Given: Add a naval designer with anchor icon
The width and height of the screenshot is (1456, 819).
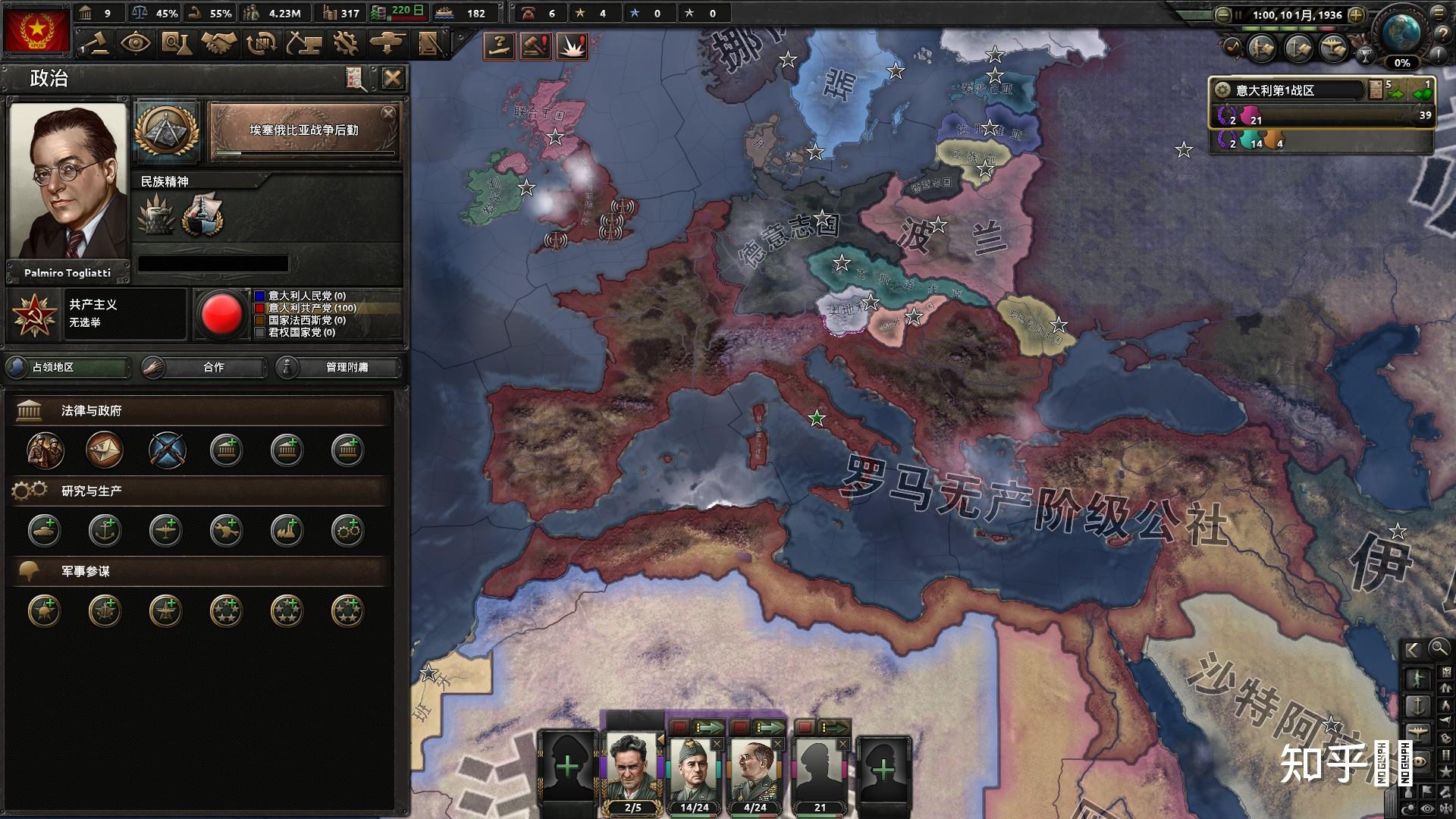Looking at the screenshot, I should coord(105,531).
